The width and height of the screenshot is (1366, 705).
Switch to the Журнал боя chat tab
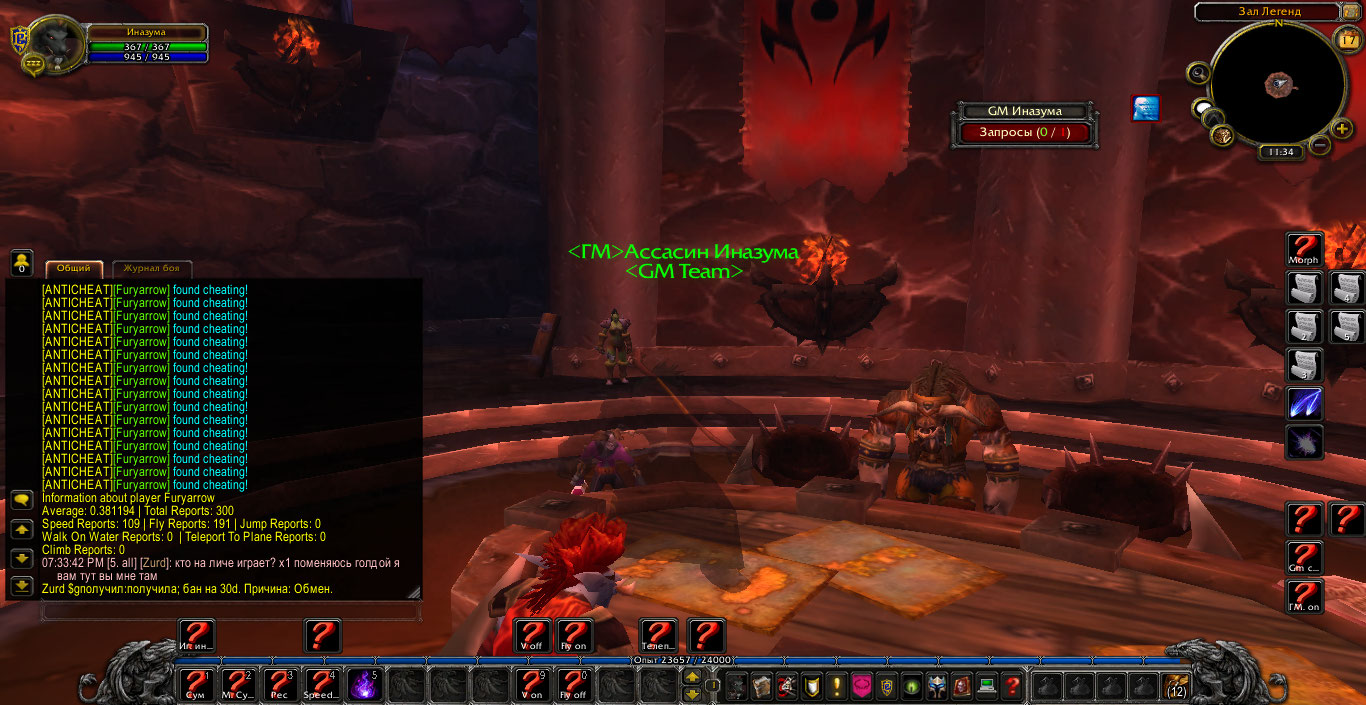(152, 268)
